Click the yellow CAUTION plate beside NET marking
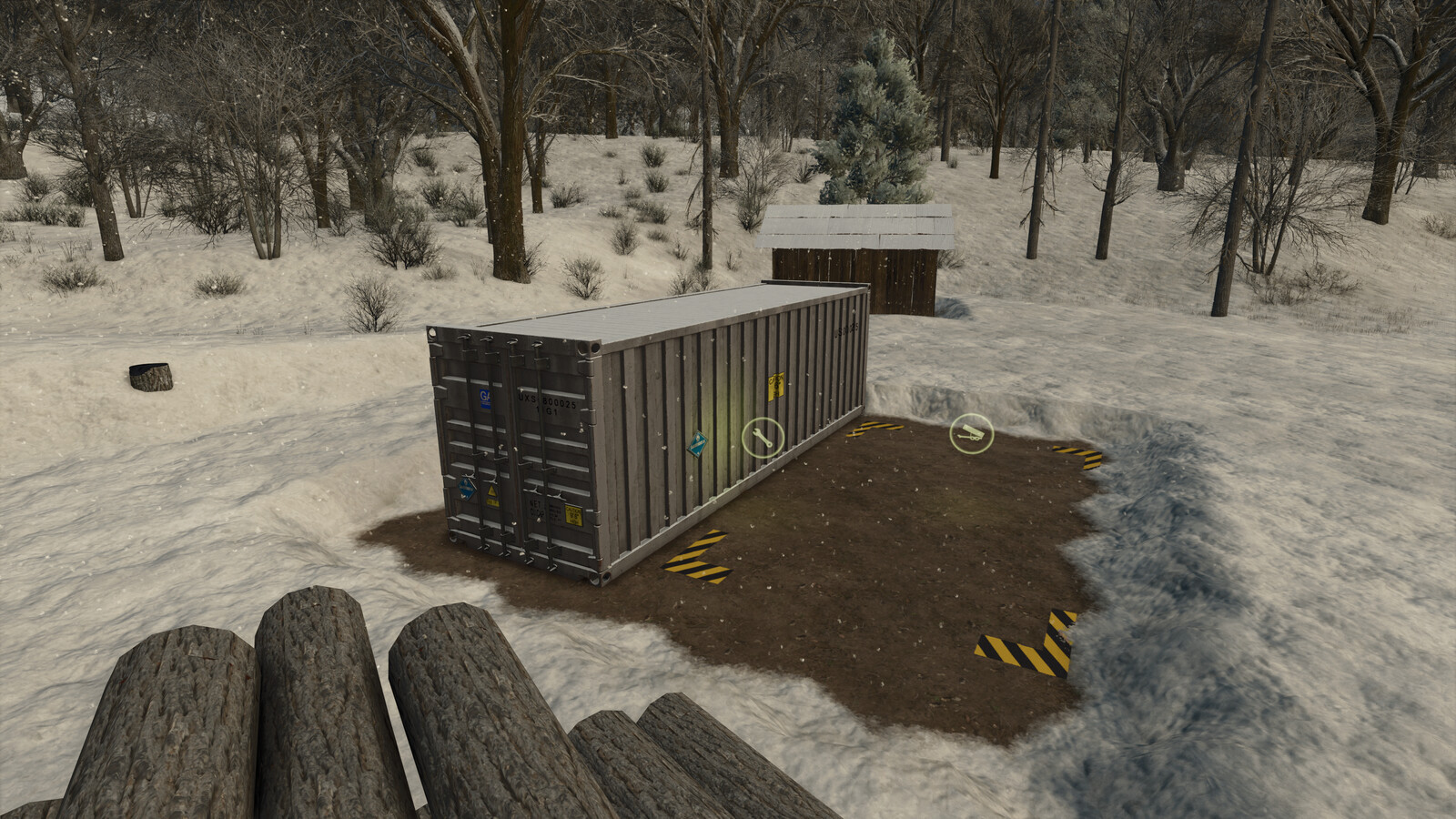Viewport: 1456px width, 819px height. pos(573,514)
